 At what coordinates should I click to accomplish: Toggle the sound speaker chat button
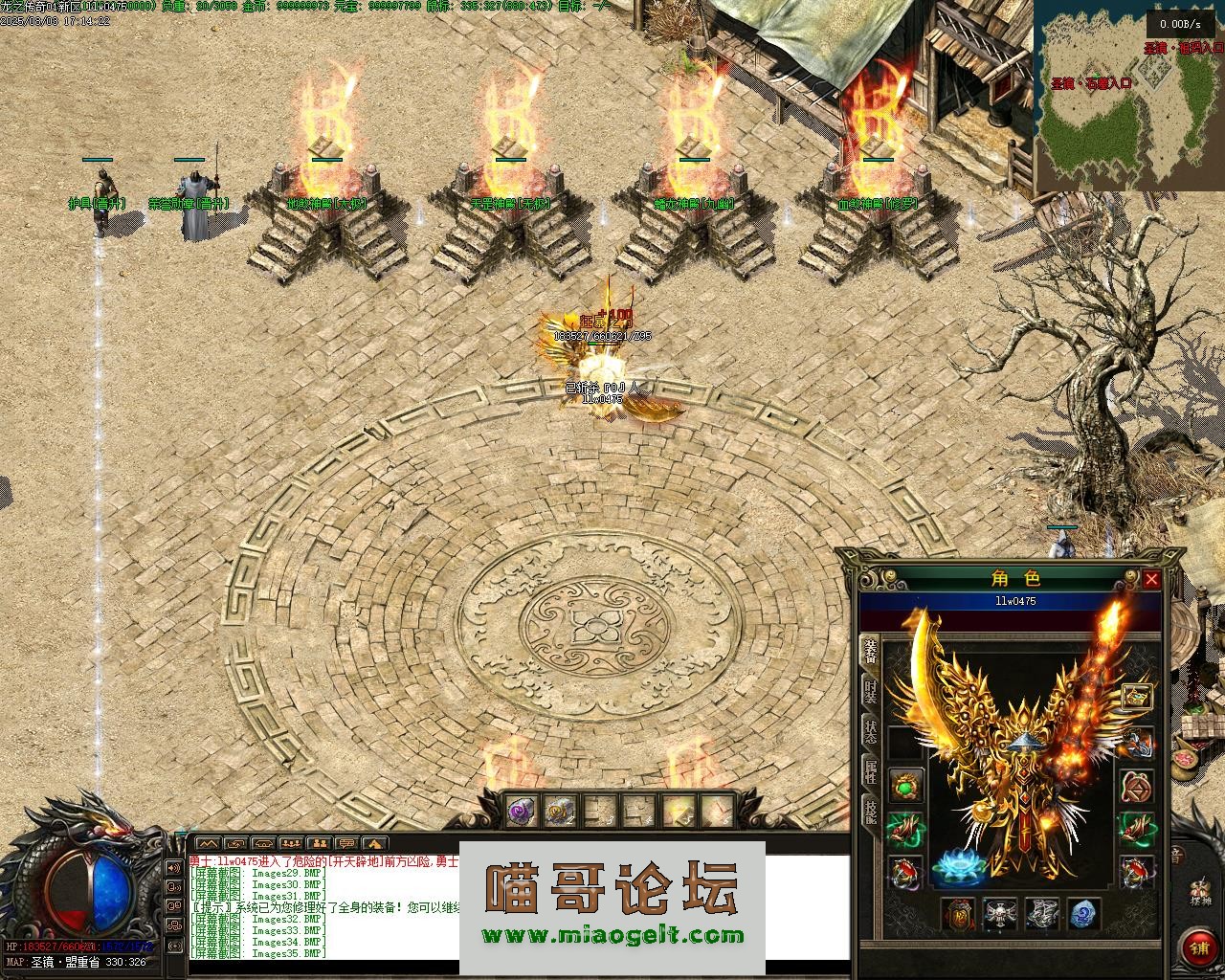pyautogui.click(x=175, y=867)
